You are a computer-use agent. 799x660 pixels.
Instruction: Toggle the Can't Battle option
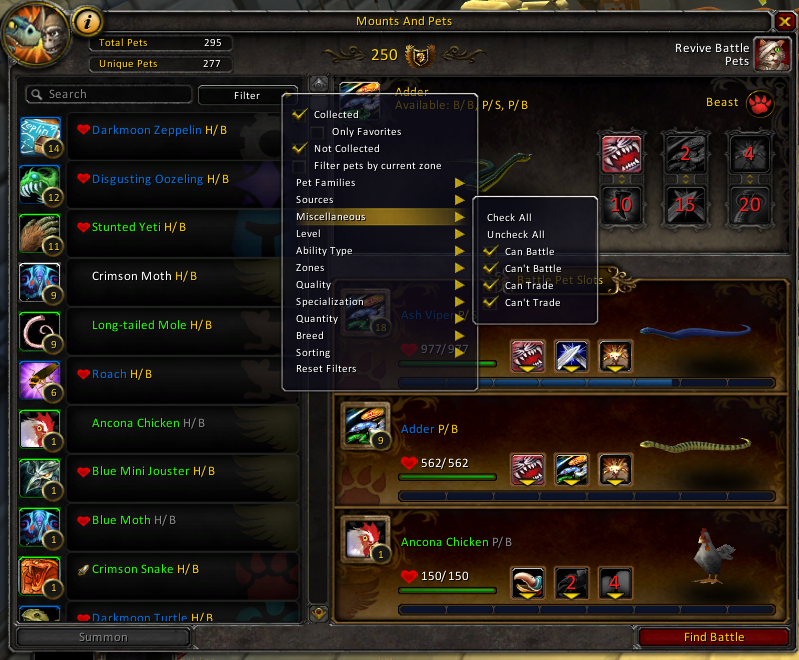coord(490,269)
